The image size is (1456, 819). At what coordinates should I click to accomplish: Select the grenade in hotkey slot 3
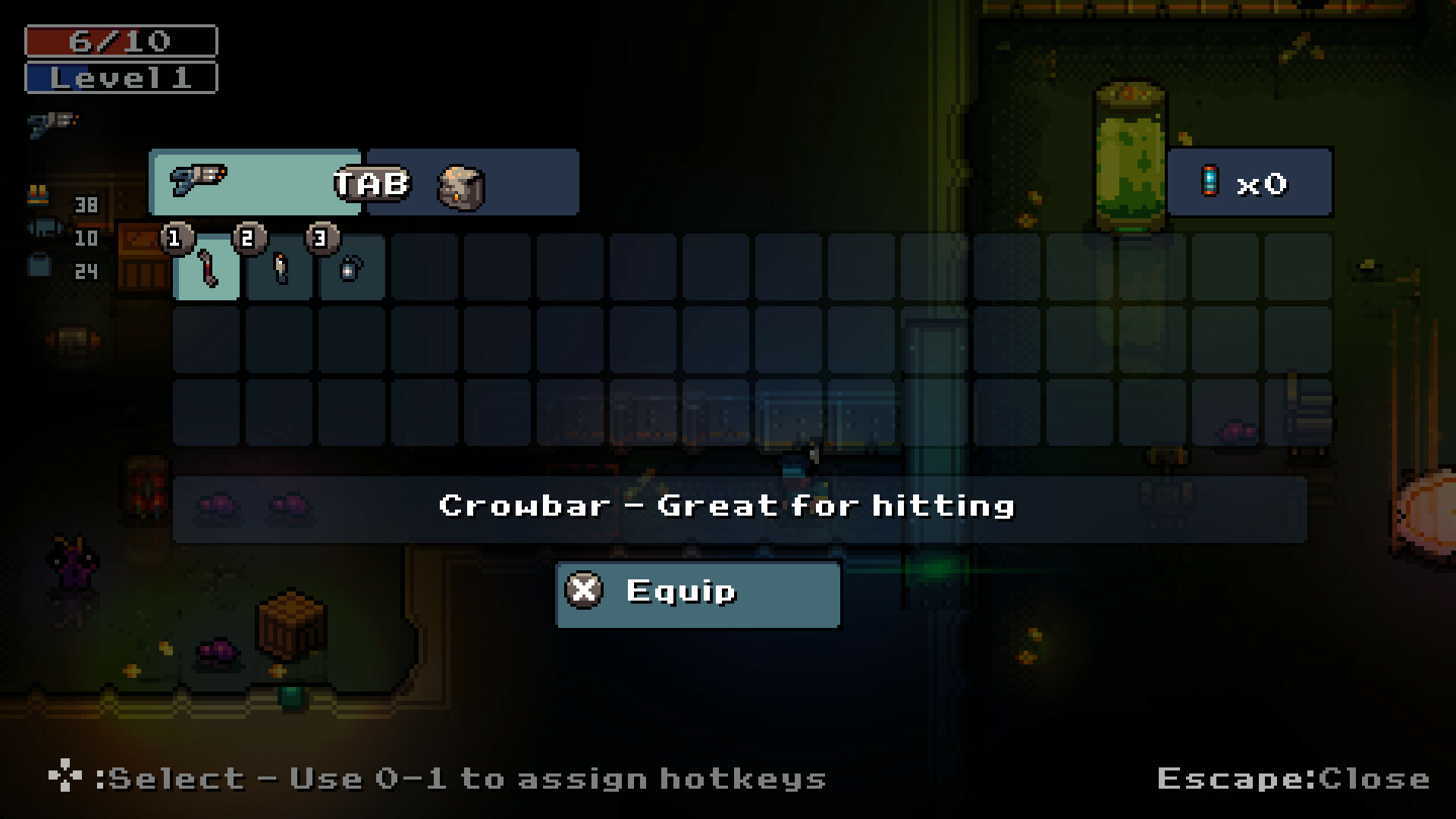352,270
